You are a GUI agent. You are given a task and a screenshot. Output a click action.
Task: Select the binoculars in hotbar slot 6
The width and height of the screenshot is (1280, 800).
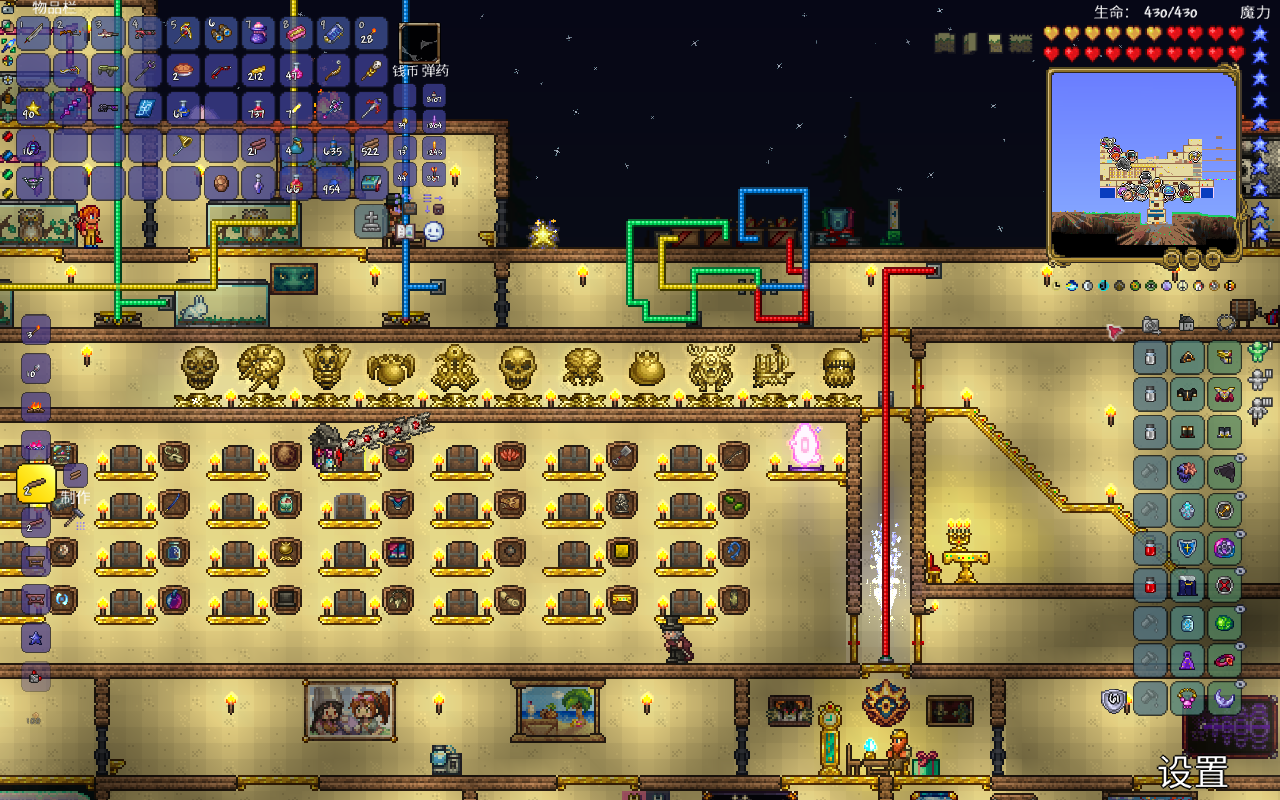221,33
